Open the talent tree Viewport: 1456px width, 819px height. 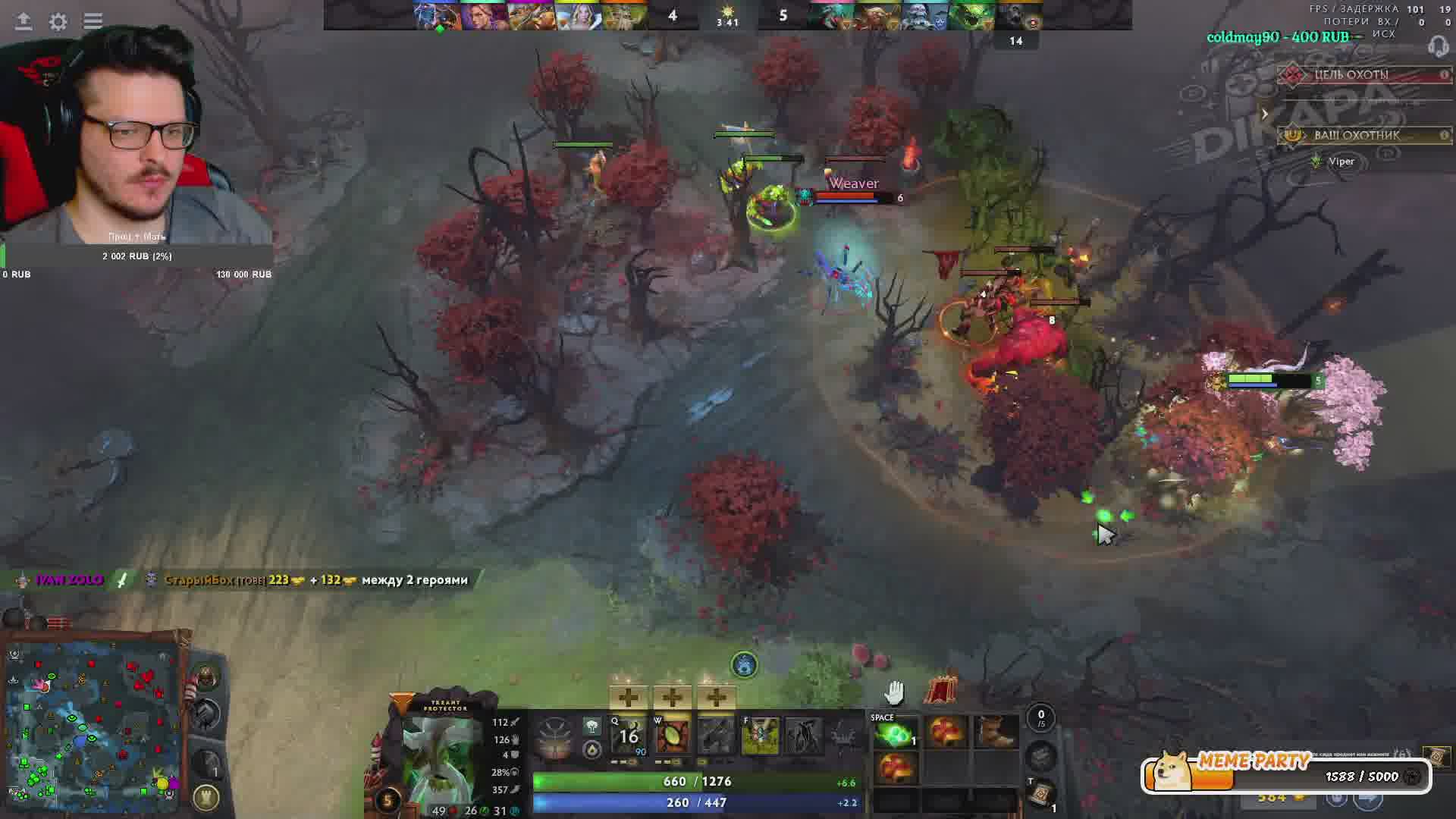pos(554,737)
